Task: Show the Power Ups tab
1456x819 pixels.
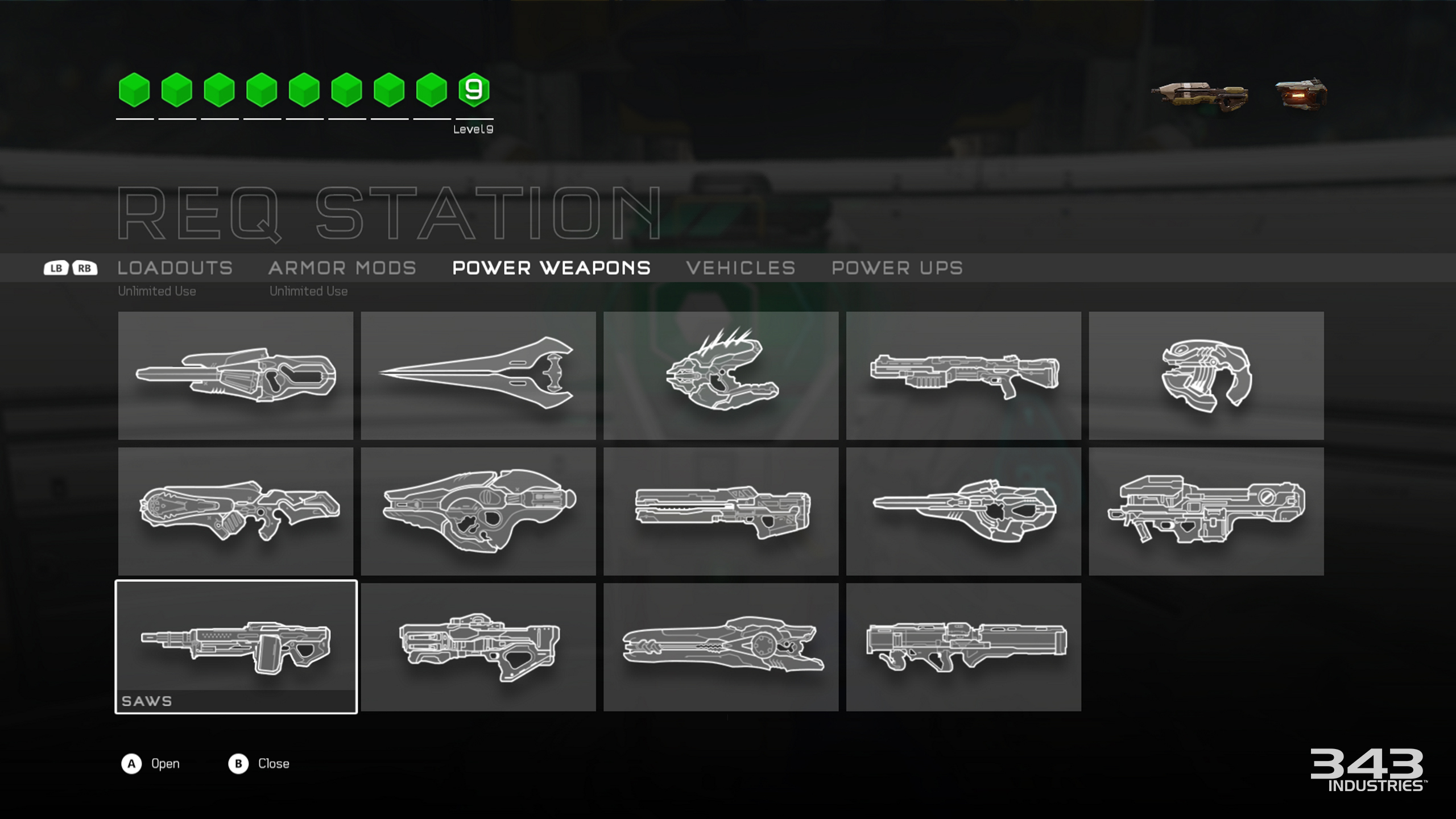Action: [897, 268]
